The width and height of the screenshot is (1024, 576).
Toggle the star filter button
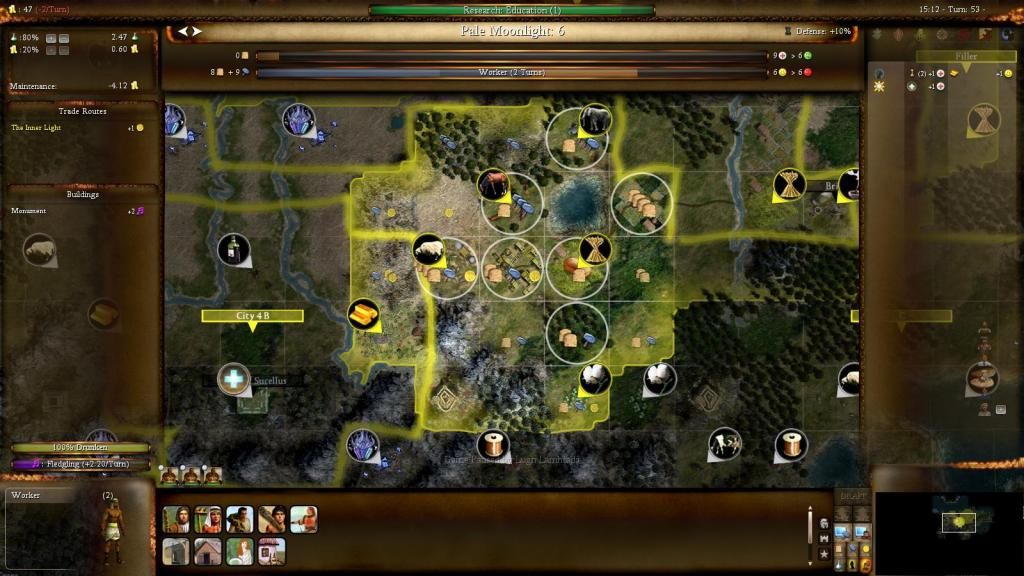pos(824,553)
